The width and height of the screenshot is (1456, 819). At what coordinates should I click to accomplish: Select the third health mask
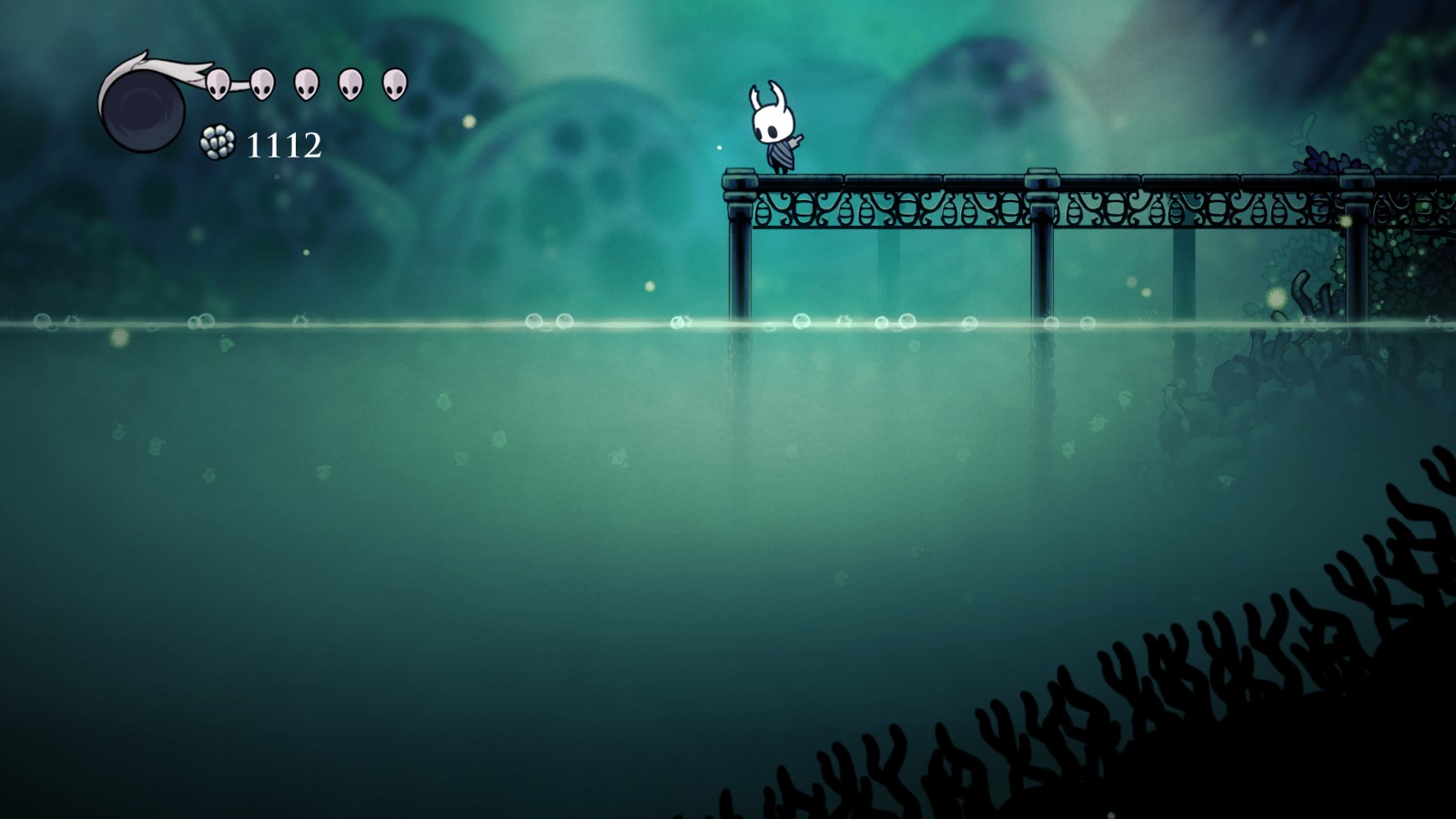tap(306, 84)
